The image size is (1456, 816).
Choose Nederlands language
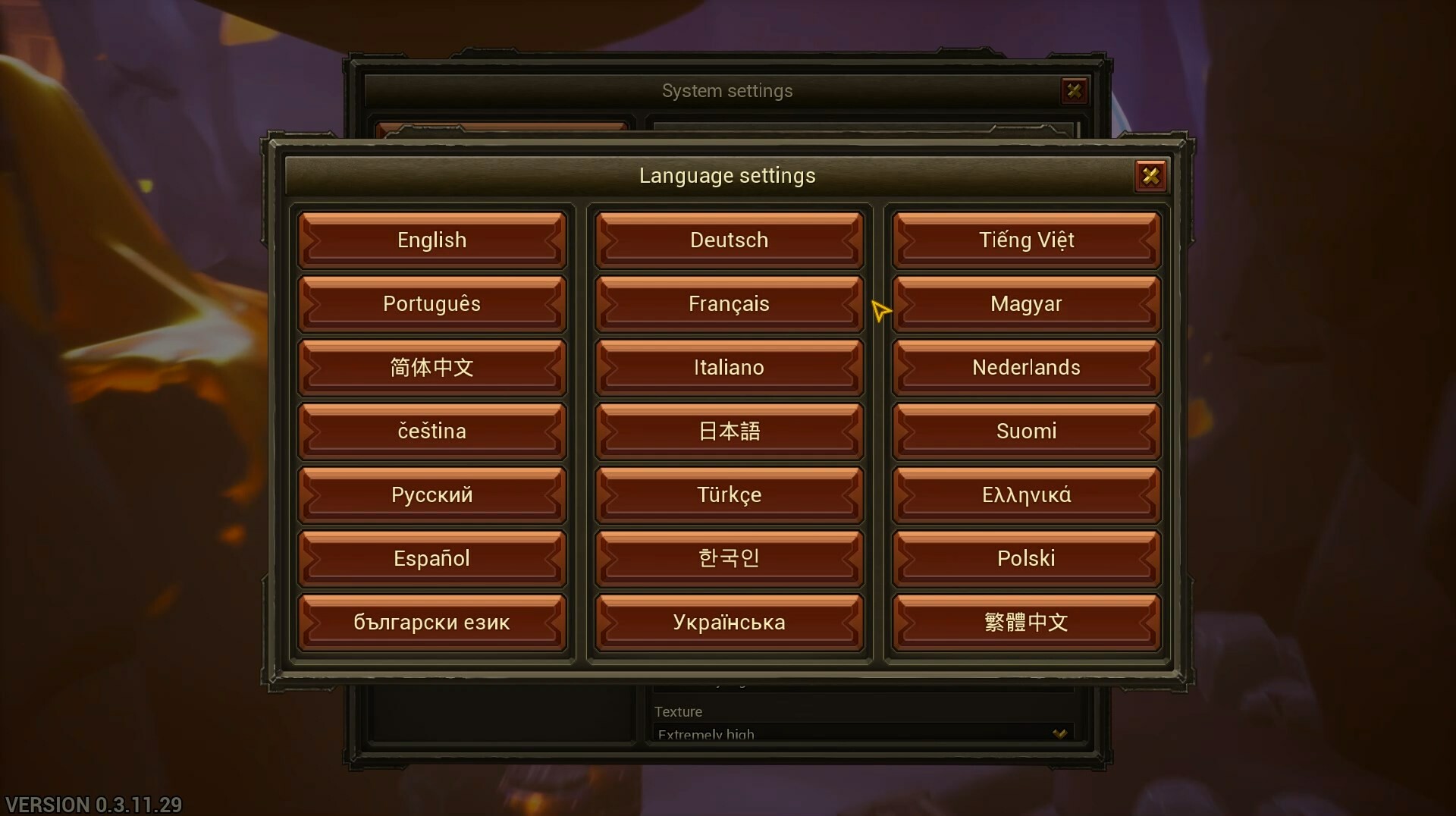(x=1025, y=367)
